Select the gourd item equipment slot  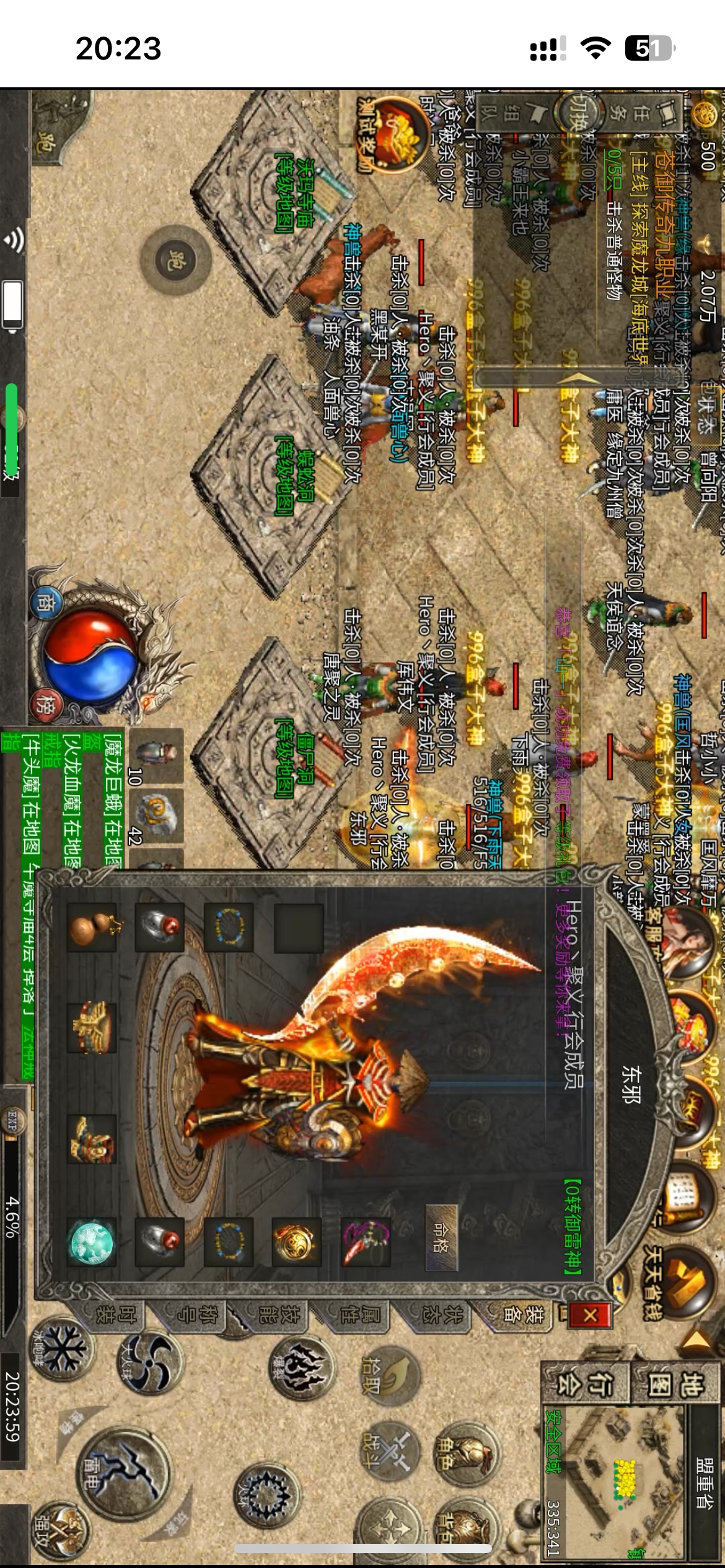tap(92, 928)
